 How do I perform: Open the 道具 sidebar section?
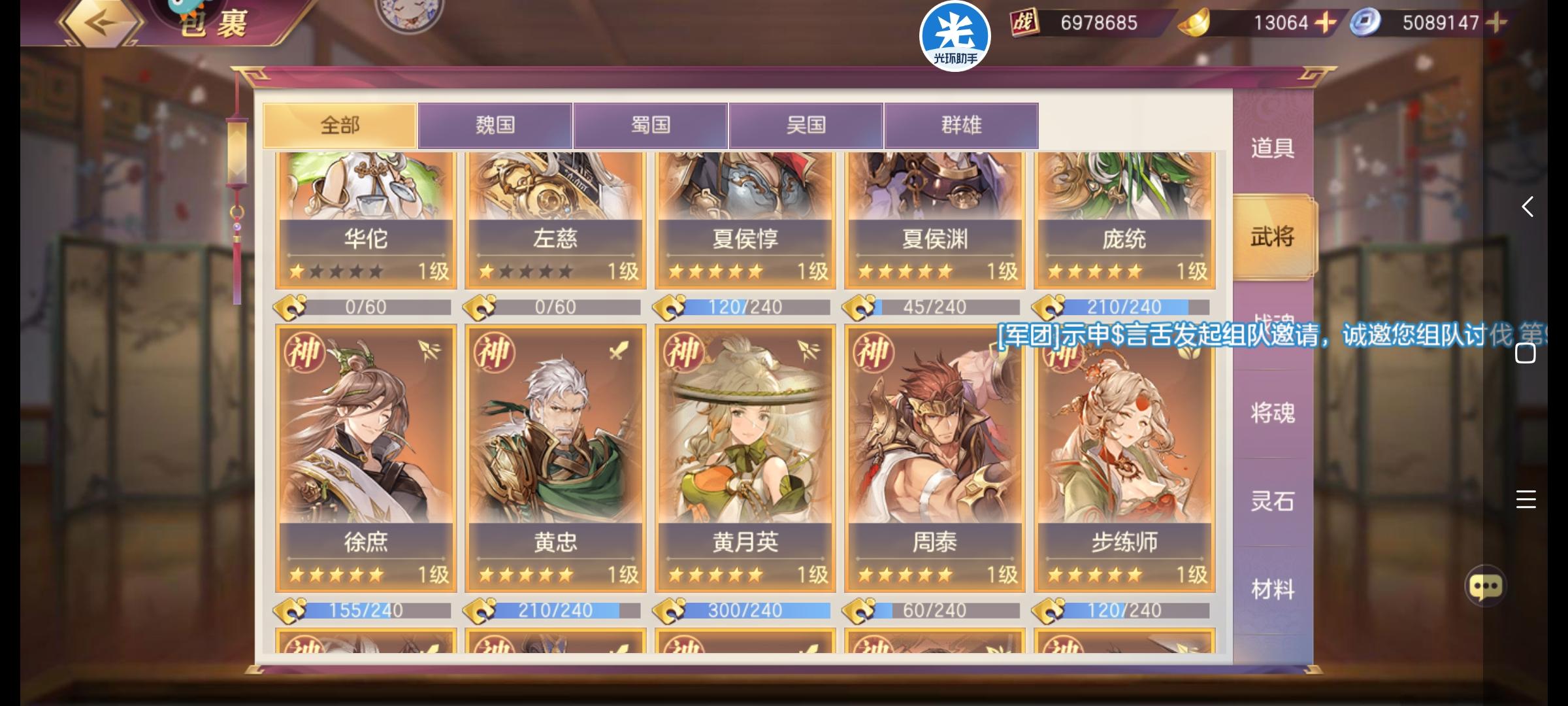click(1272, 148)
